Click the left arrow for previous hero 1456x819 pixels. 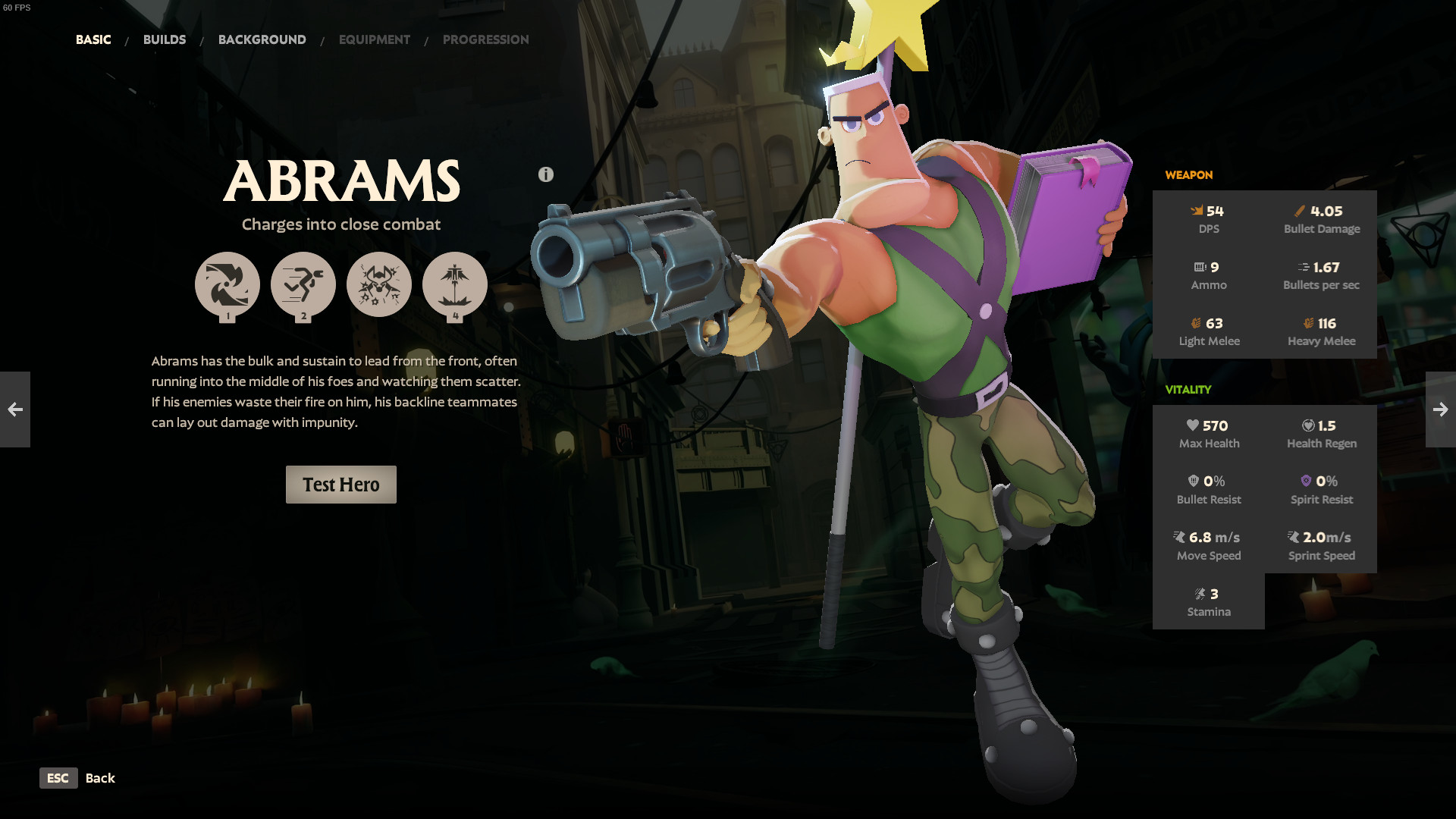pyautogui.click(x=15, y=409)
